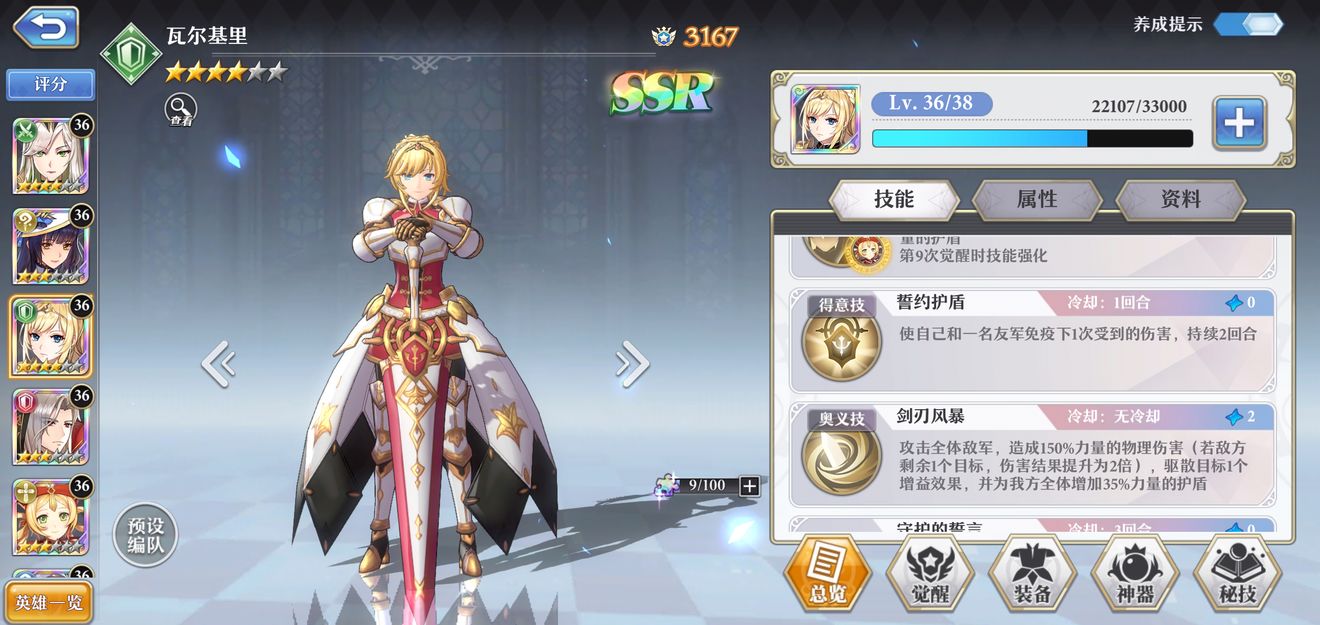Open the 秘技 secret skill section
The width and height of the screenshot is (1320, 625).
tap(1237, 575)
